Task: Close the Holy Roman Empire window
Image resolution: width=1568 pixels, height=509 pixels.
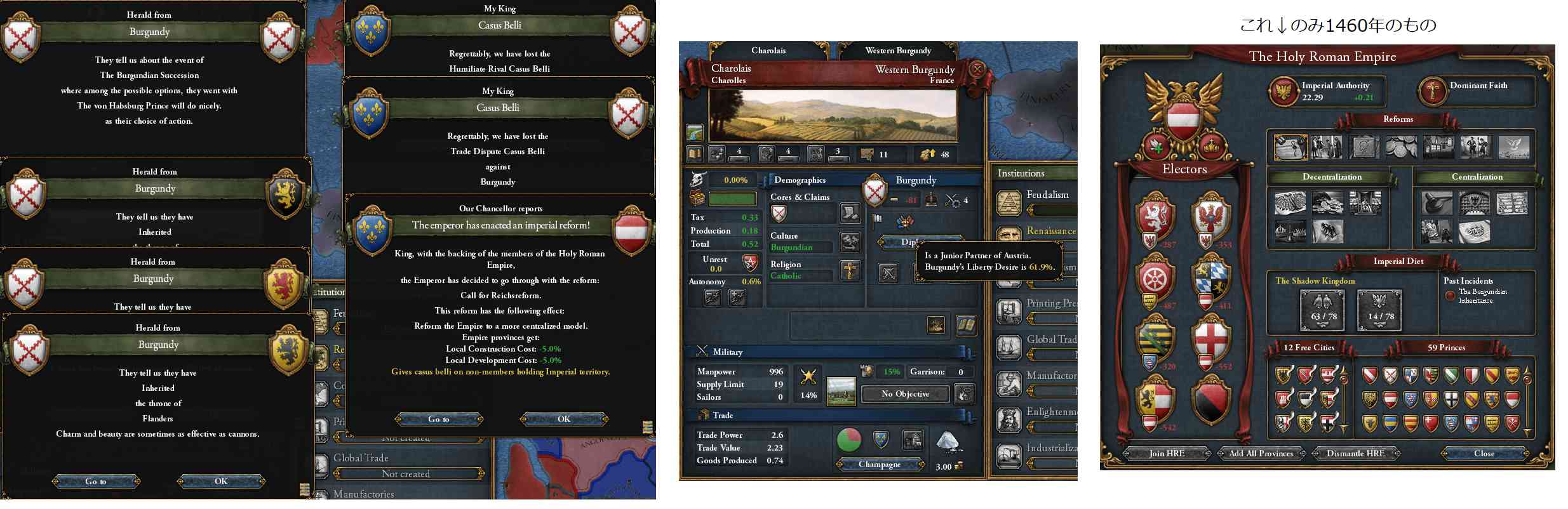Action: point(1484,453)
